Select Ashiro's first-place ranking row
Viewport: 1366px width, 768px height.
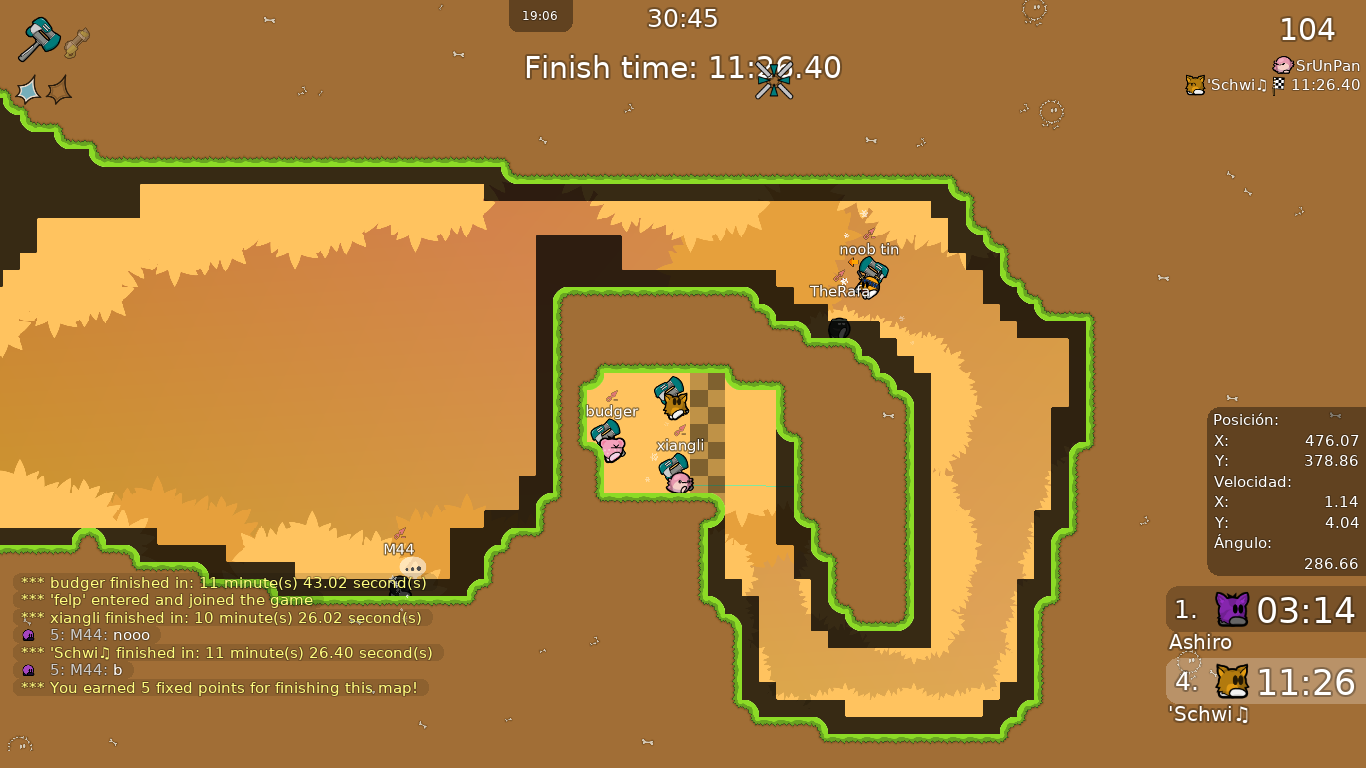point(1265,609)
